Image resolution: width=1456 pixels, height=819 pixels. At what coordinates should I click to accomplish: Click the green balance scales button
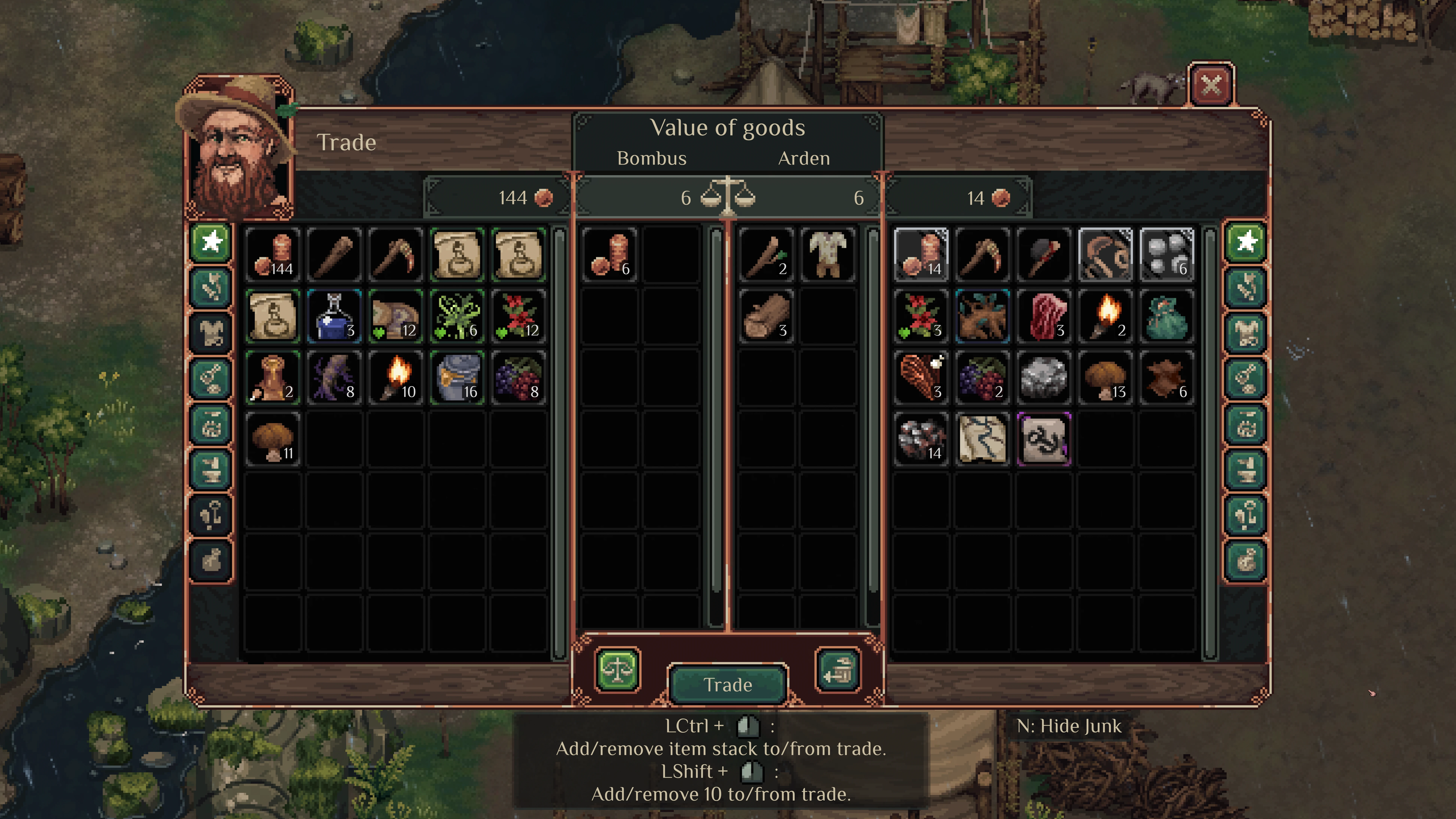617,670
